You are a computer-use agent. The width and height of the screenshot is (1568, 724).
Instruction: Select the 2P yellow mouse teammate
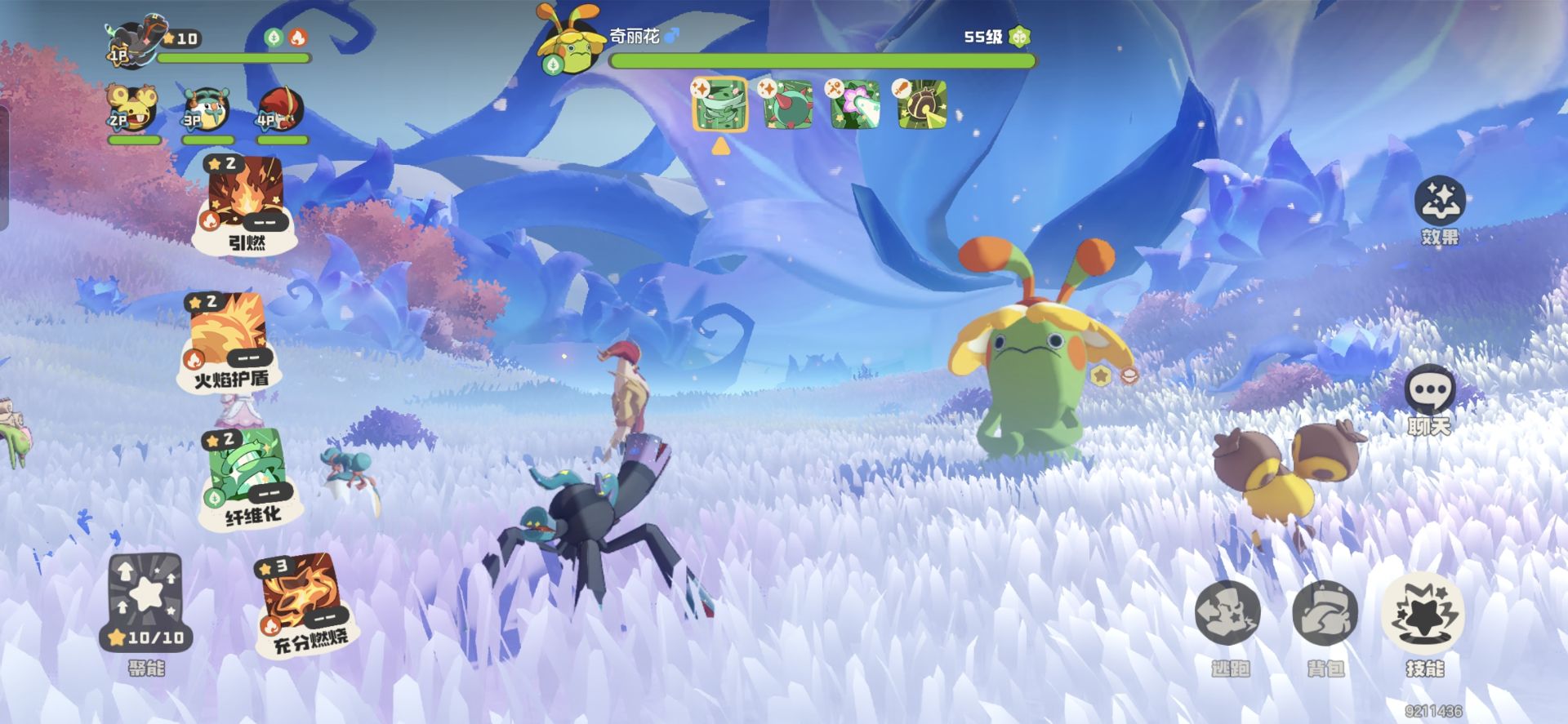click(x=133, y=109)
